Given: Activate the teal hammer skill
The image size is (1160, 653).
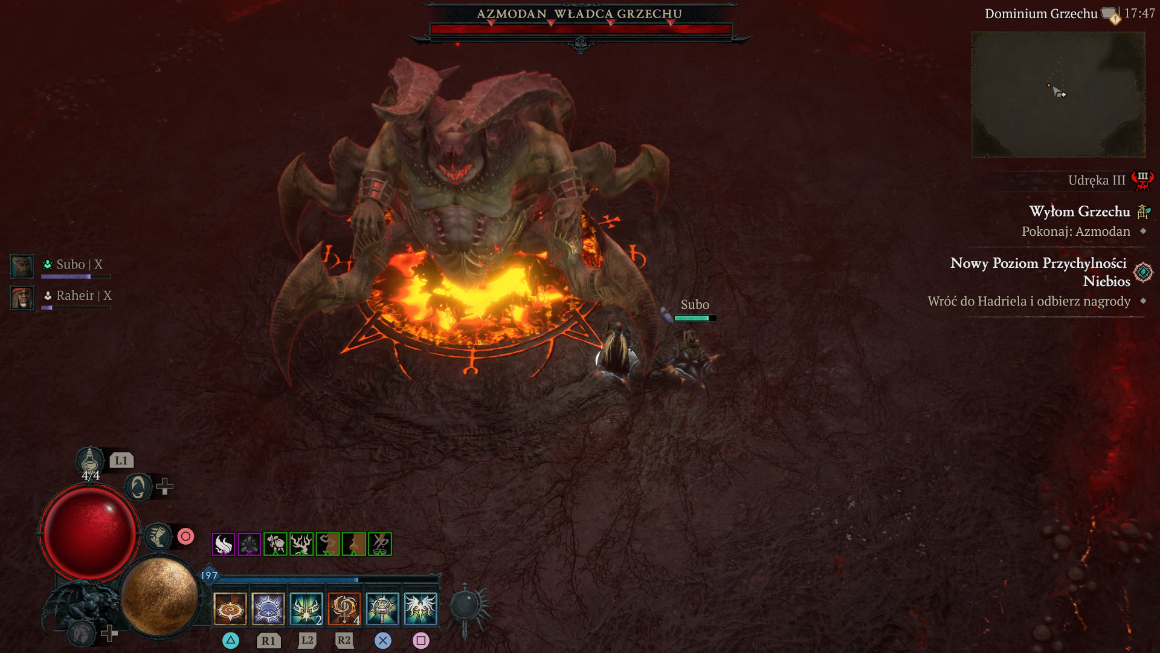Looking at the screenshot, I should tap(382, 608).
